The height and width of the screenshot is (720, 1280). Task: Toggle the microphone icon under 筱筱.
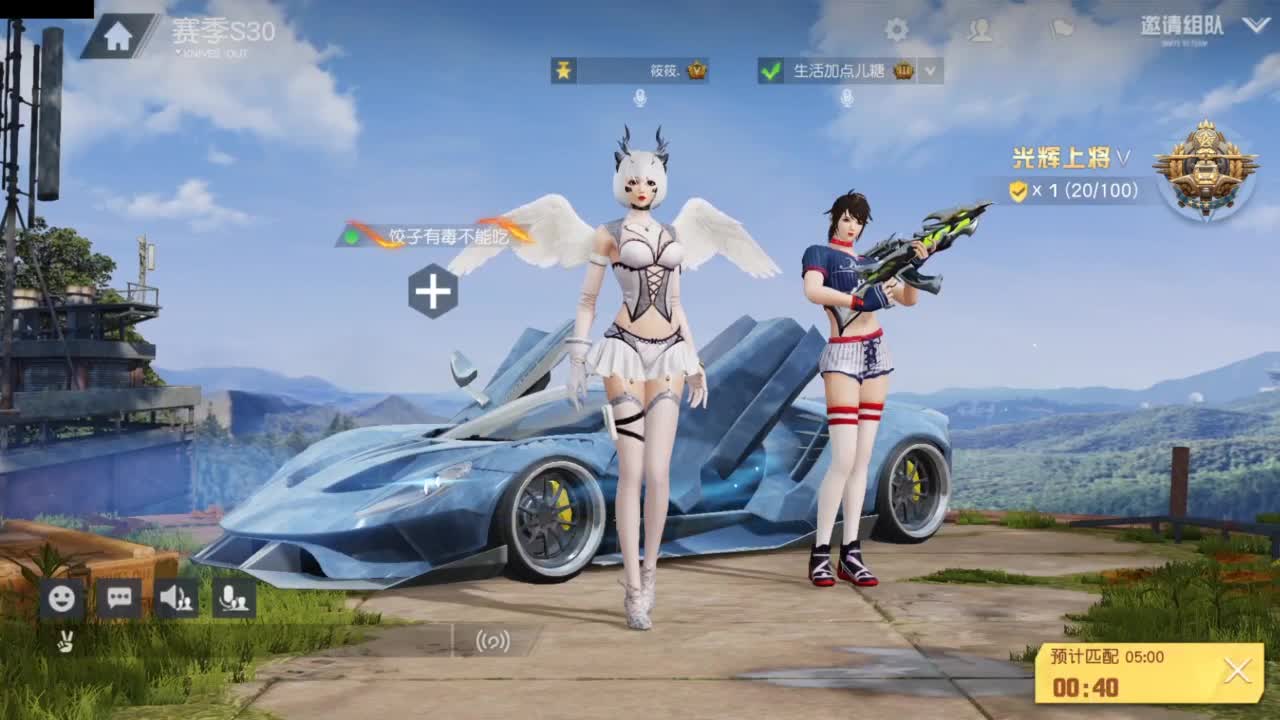[640, 98]
